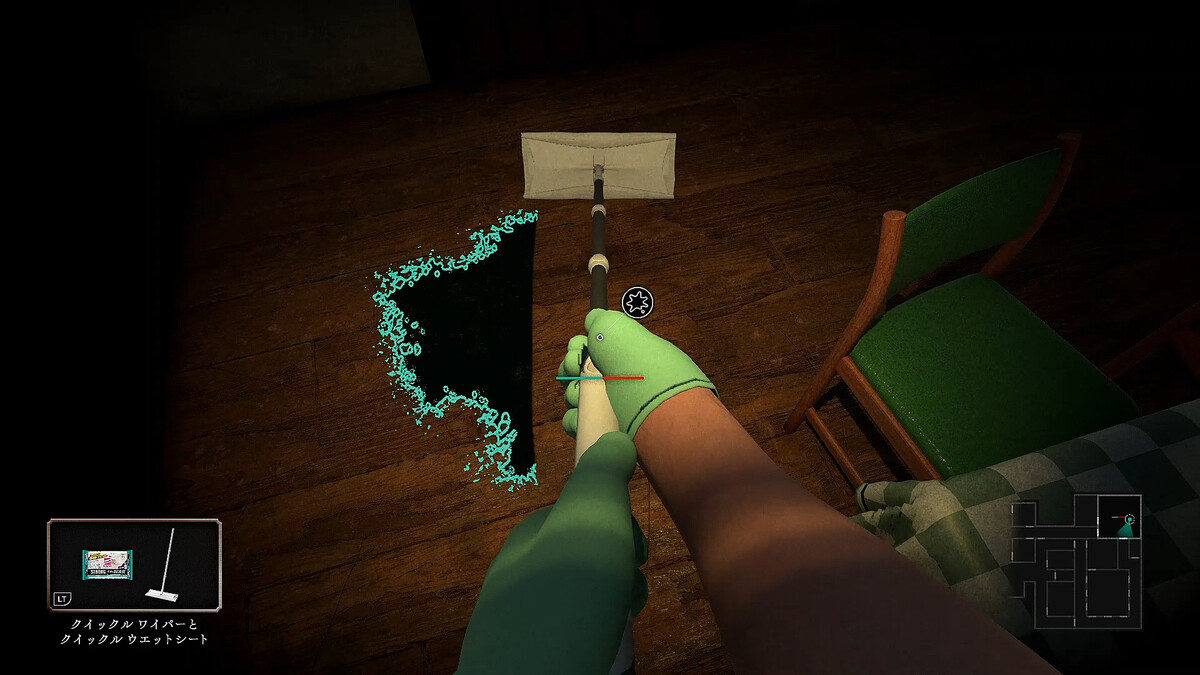Screen dimensions: 1200x675
Task: Click the white floor wiper icon
Action: point(163,567)
